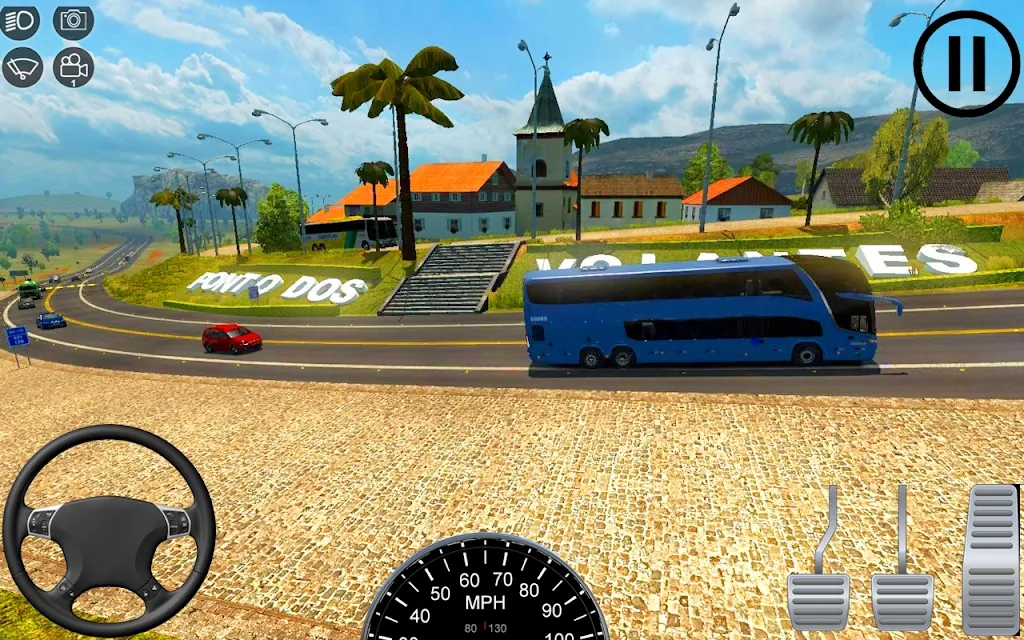Switch view using the video camera icon

(73, 67)
